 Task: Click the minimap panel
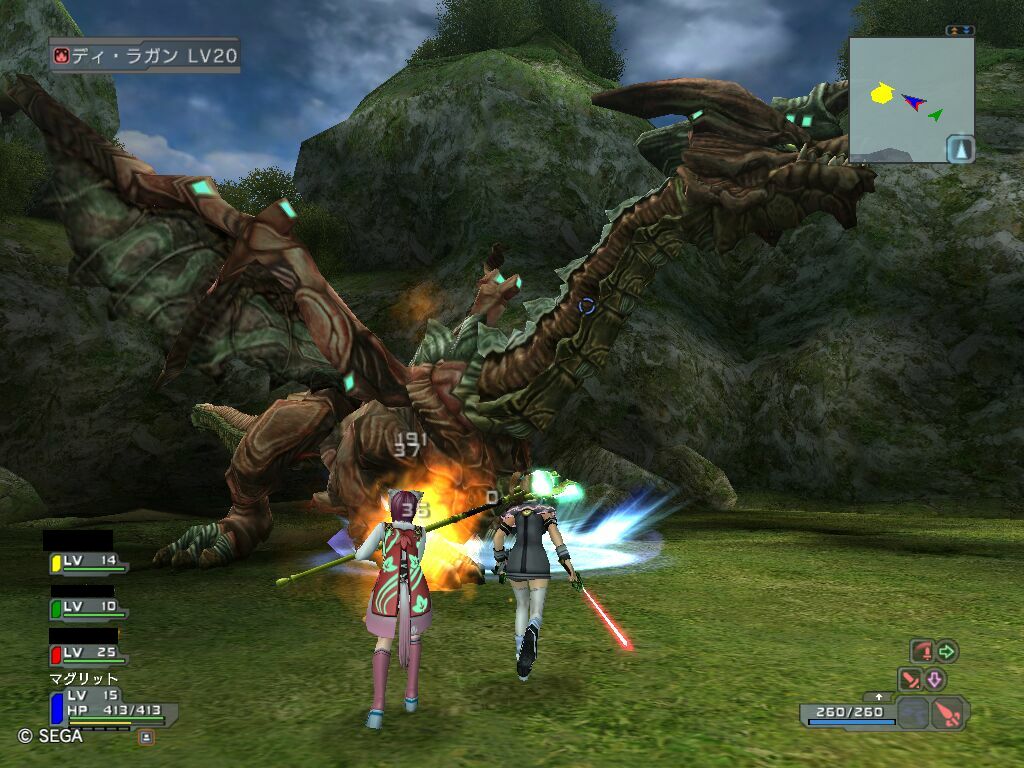pos(911,100)
